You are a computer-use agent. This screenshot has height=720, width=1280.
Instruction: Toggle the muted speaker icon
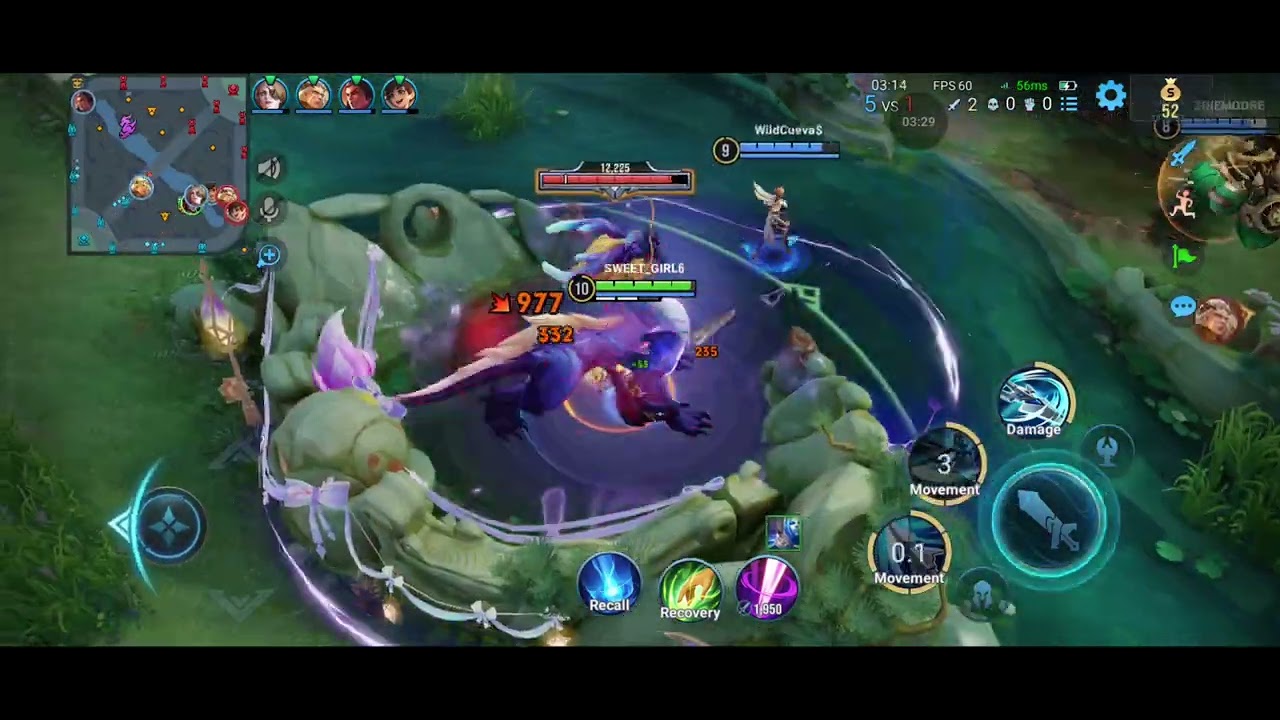click(x=268, y=169)
